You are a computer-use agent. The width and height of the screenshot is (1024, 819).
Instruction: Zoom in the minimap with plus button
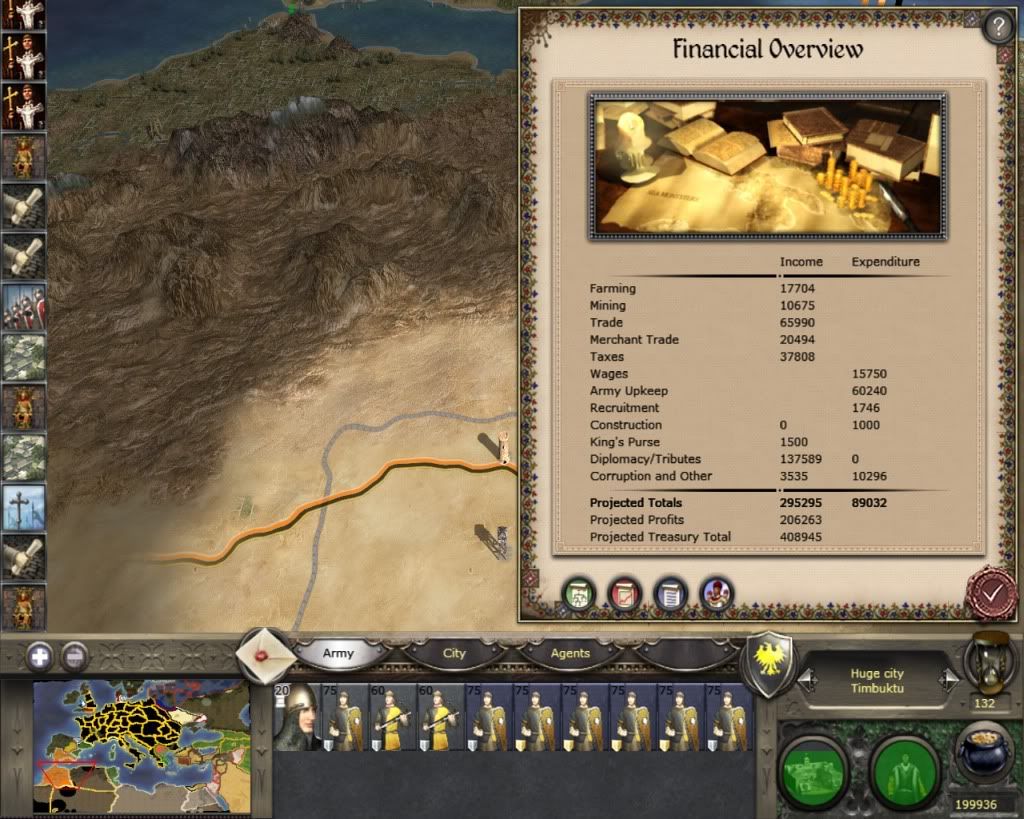[40, 656]
